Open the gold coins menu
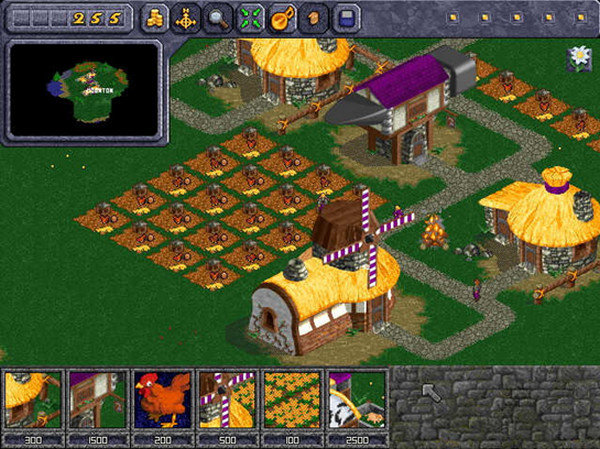600x449 pixels. click(155, 18)
